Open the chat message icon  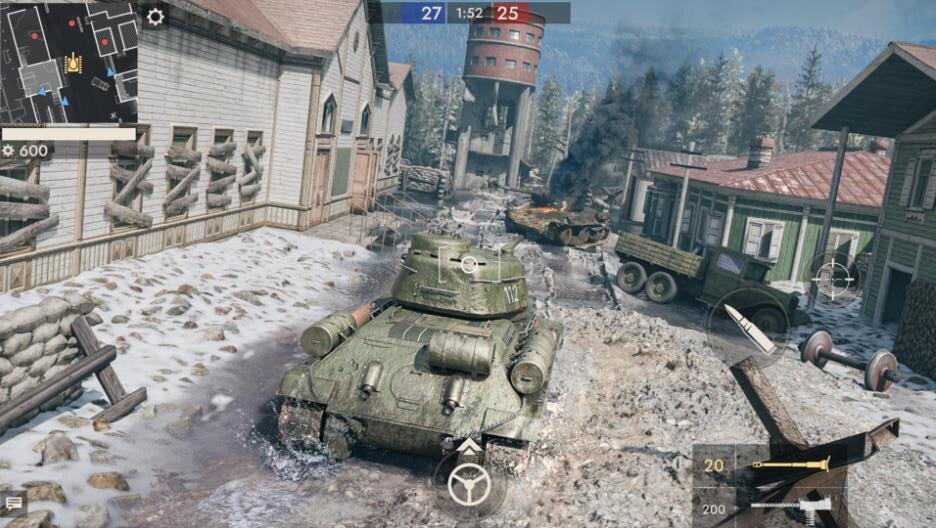pos(13,503)
